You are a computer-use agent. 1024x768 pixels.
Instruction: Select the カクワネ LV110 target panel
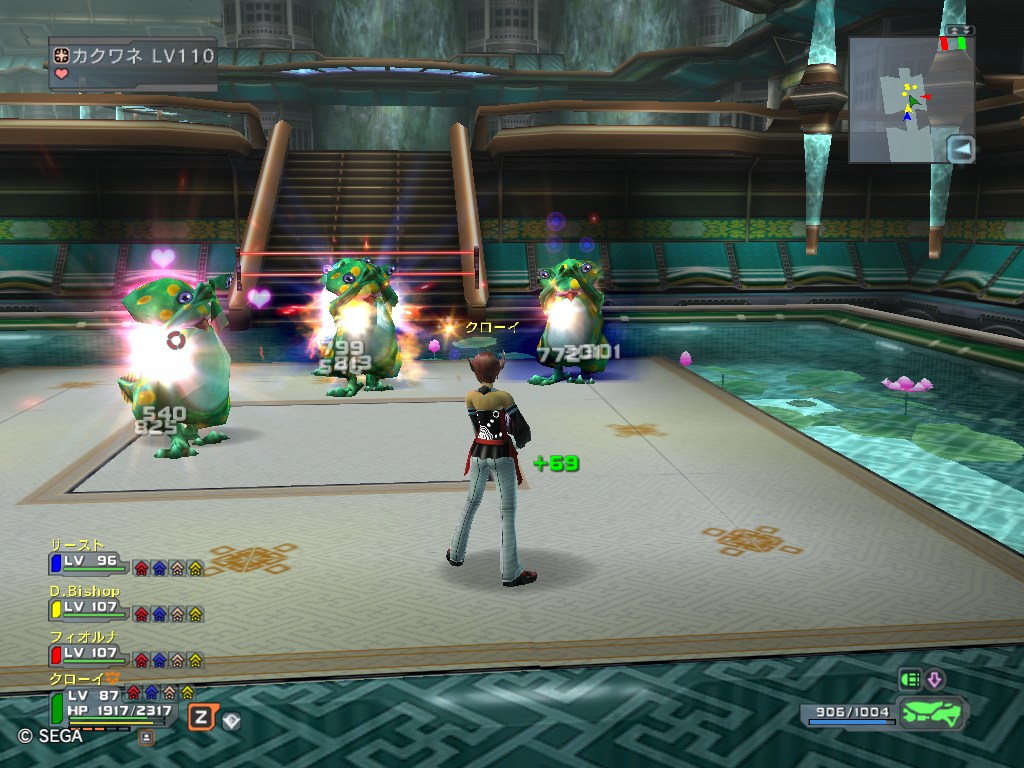(133, 65)
